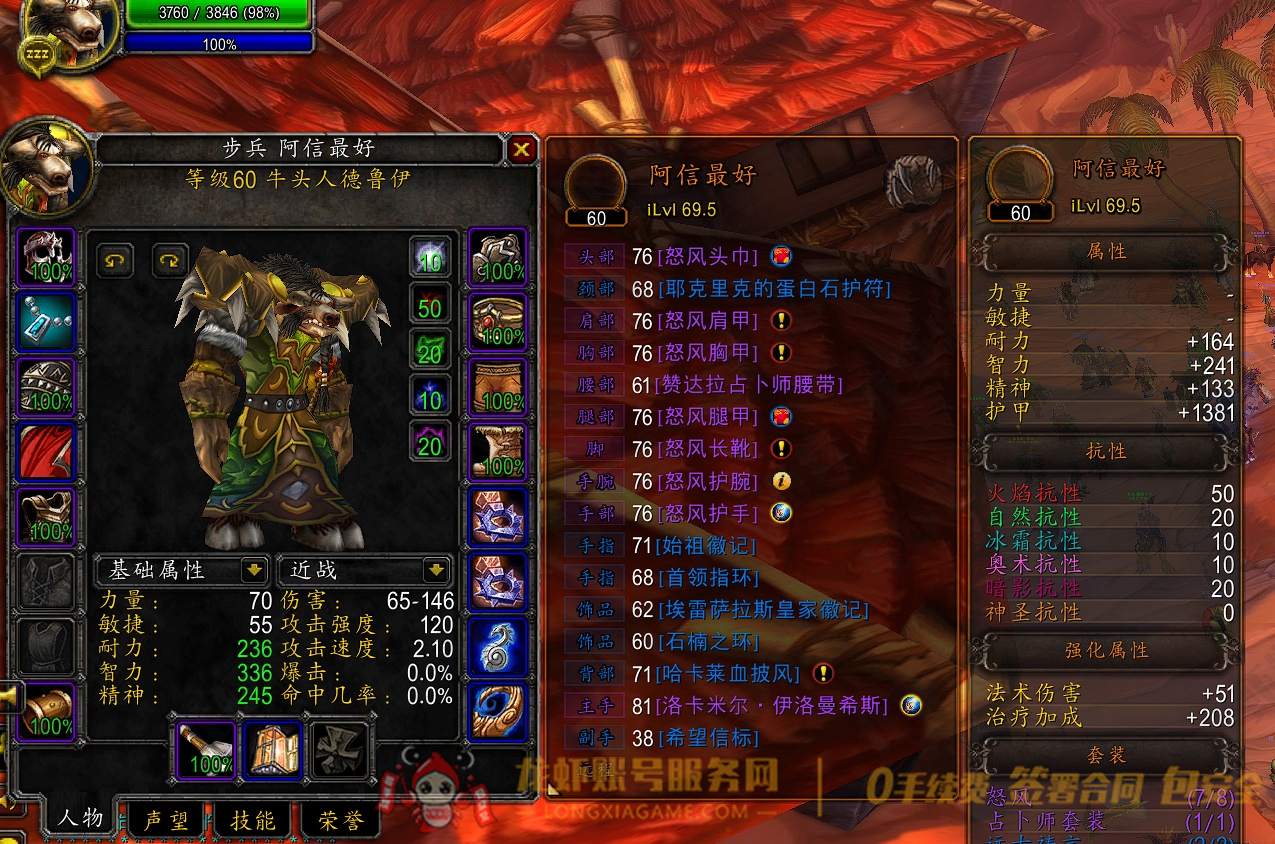Select the helmet equipment slot icon

tap(46, 257)
